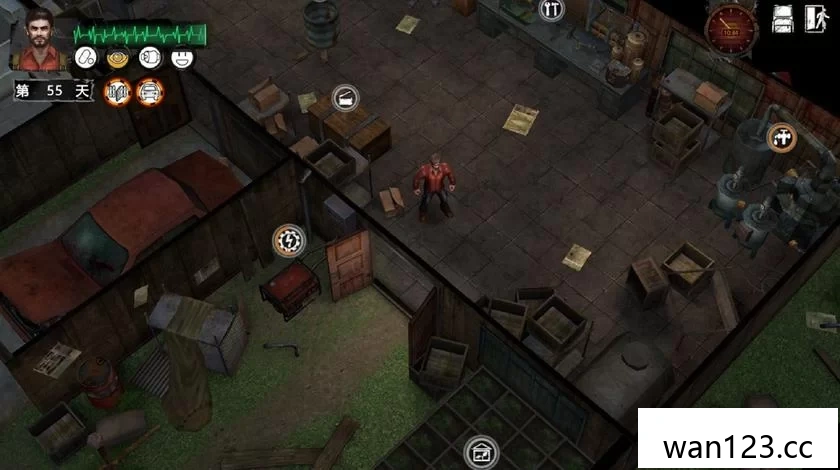
Task: Open the storage crate marker
Action: click(345, 98)
